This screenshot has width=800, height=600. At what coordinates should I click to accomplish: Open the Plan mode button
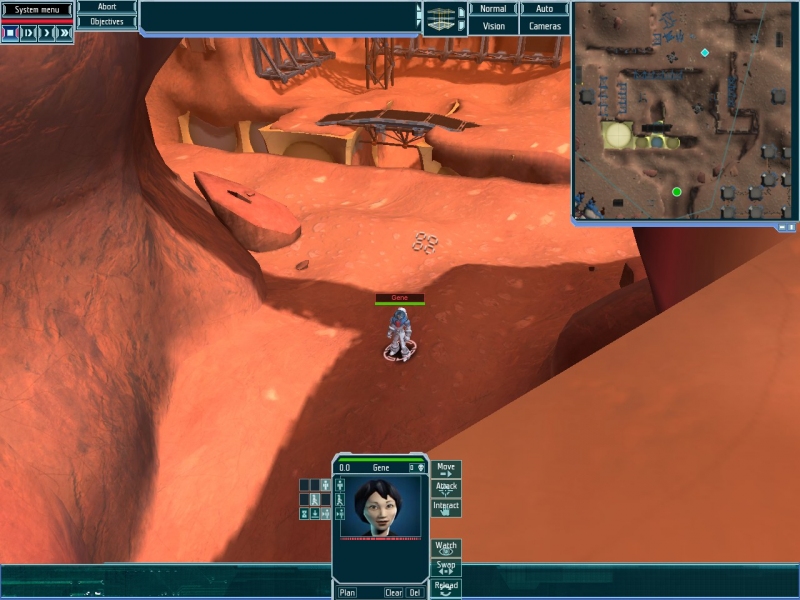point(347,593)
